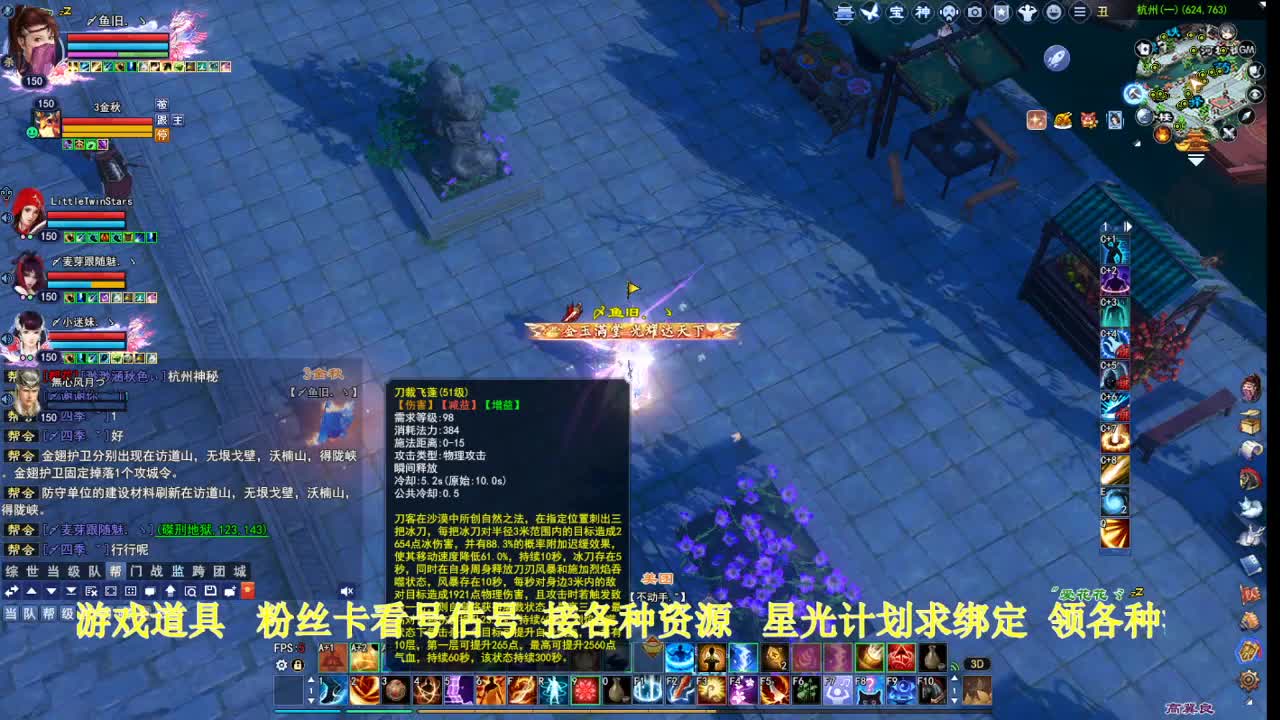Open the camera screenshot icon in the top bar
Image resolution: width=1280 pixels, height=720 pixels.
pyautogui.click(x=975, y=12)
